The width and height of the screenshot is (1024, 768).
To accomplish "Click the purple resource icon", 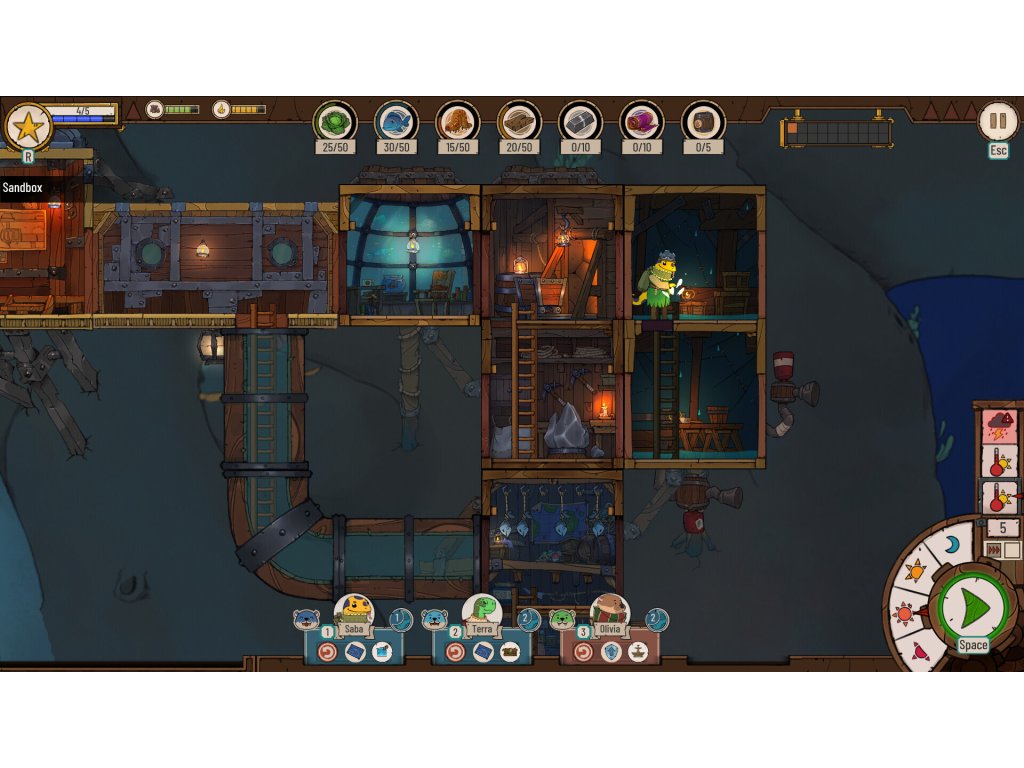I will click(x=641, y=122).
